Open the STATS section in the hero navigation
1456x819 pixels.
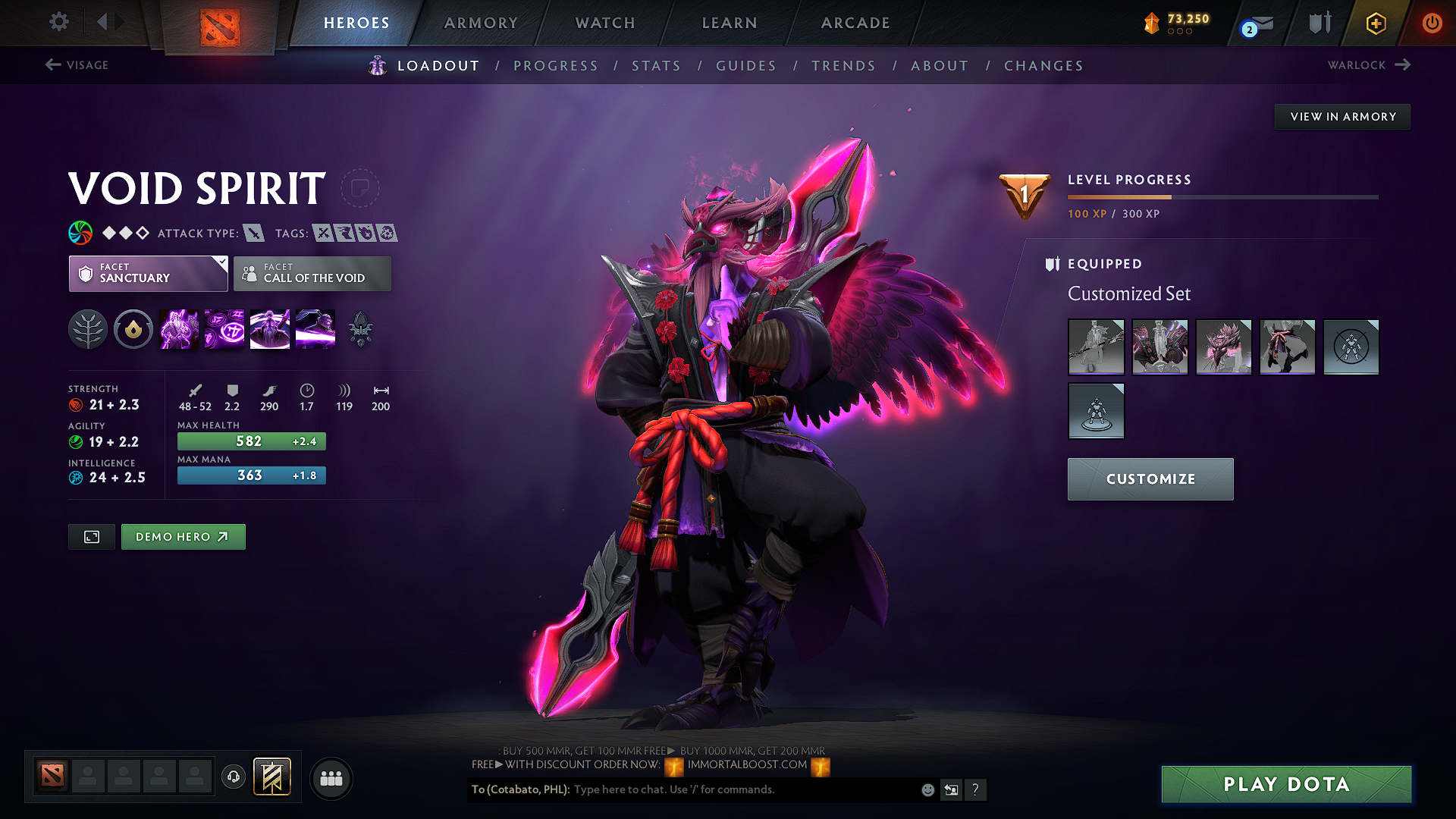coord(656,65)
